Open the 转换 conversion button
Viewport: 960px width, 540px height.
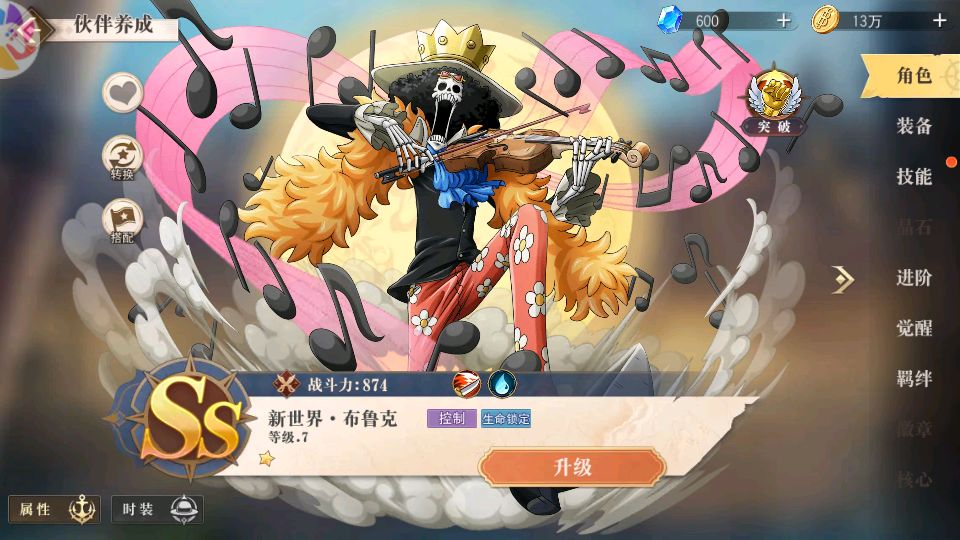(x=123, y=159)
